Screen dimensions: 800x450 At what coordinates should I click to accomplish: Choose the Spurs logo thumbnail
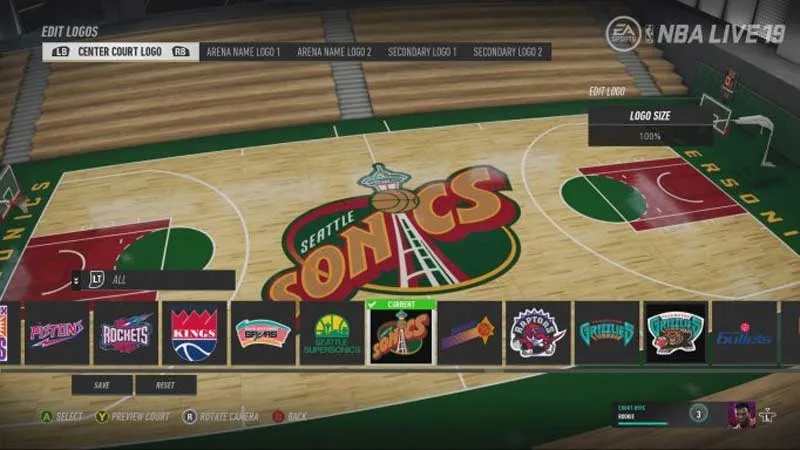tap(263, 333)
